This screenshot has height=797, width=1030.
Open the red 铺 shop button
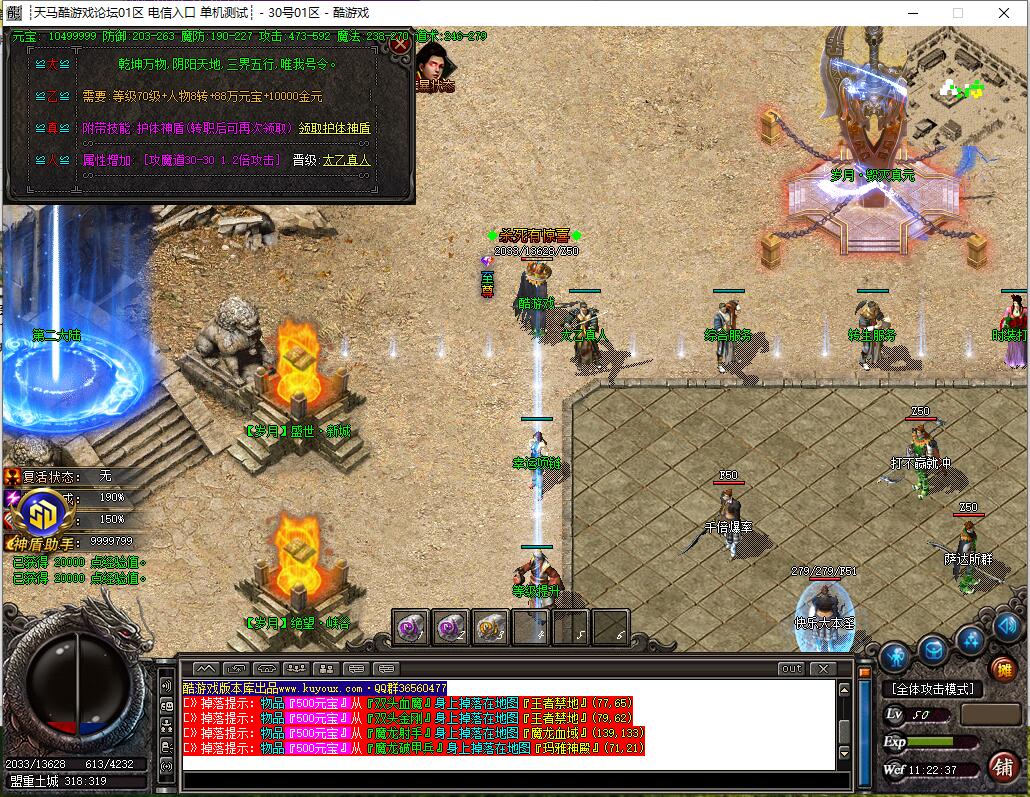pyautogui.click(x=1002, y=767)
